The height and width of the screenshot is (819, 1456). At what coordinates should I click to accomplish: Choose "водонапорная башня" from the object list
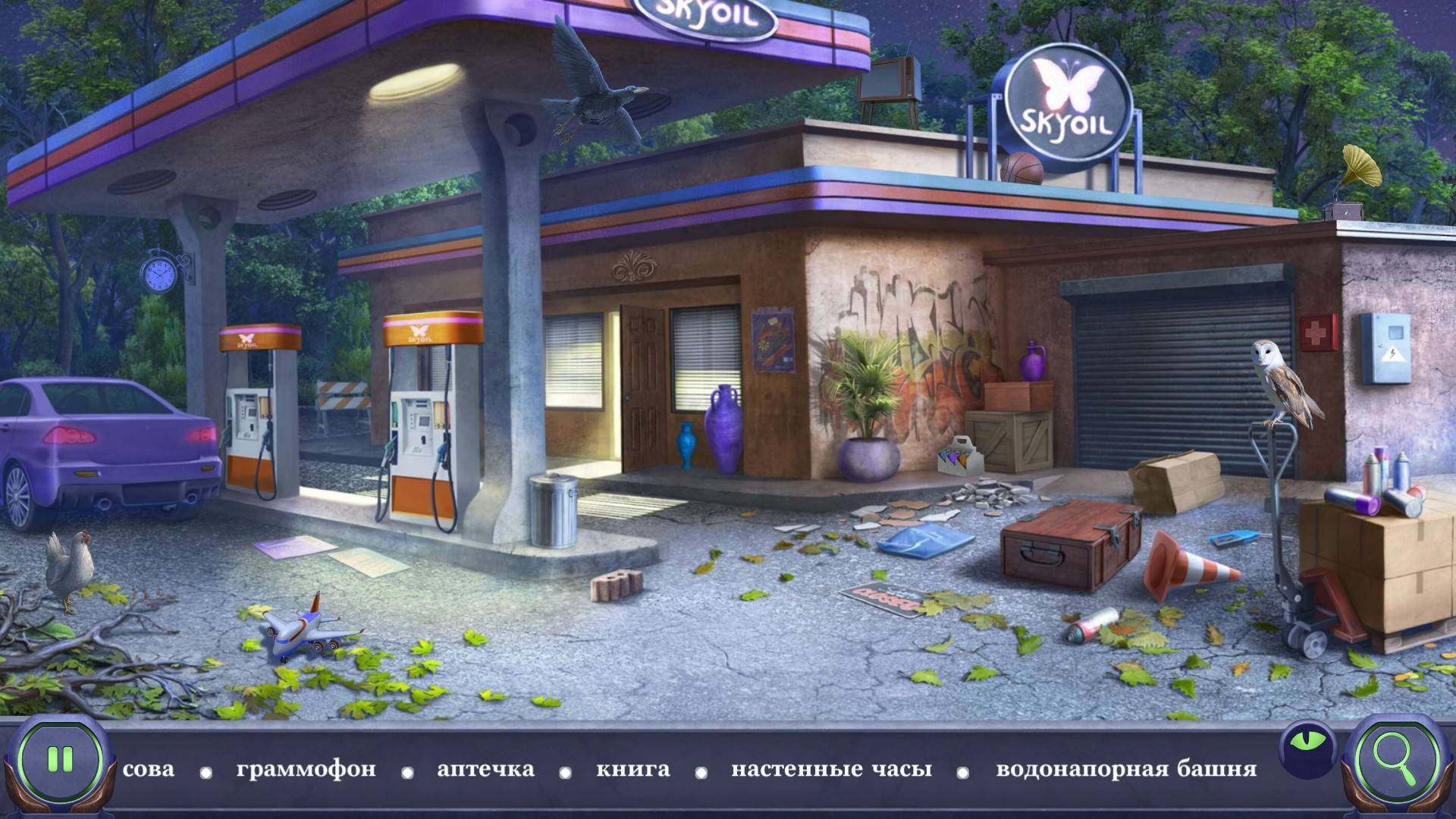pyautogui.click(x=1126, y=769)
